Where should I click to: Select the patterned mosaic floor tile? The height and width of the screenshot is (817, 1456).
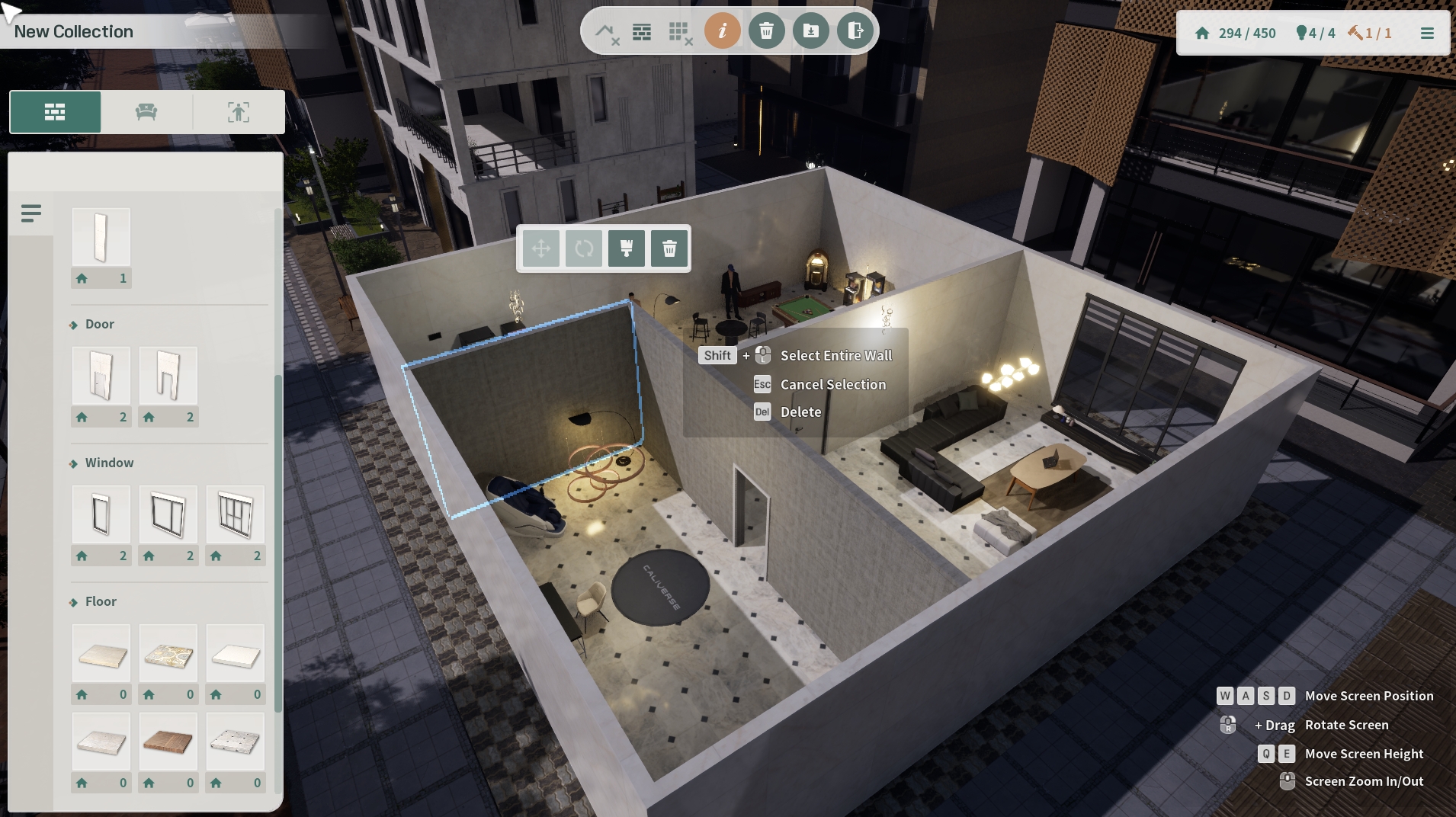tap(168, 653)
